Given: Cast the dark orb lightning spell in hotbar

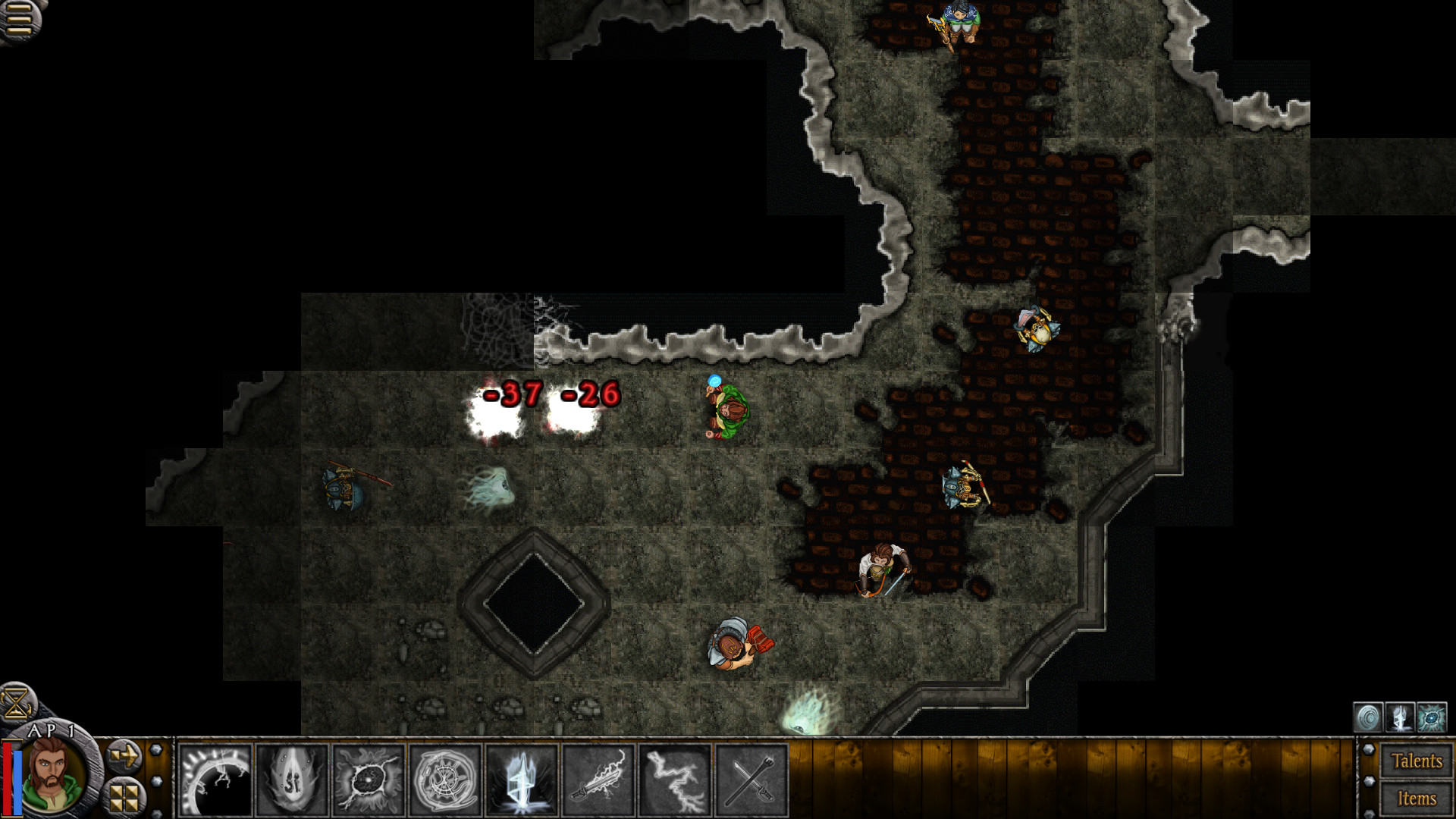Looking at the screenshot, I should pos(369,780).
